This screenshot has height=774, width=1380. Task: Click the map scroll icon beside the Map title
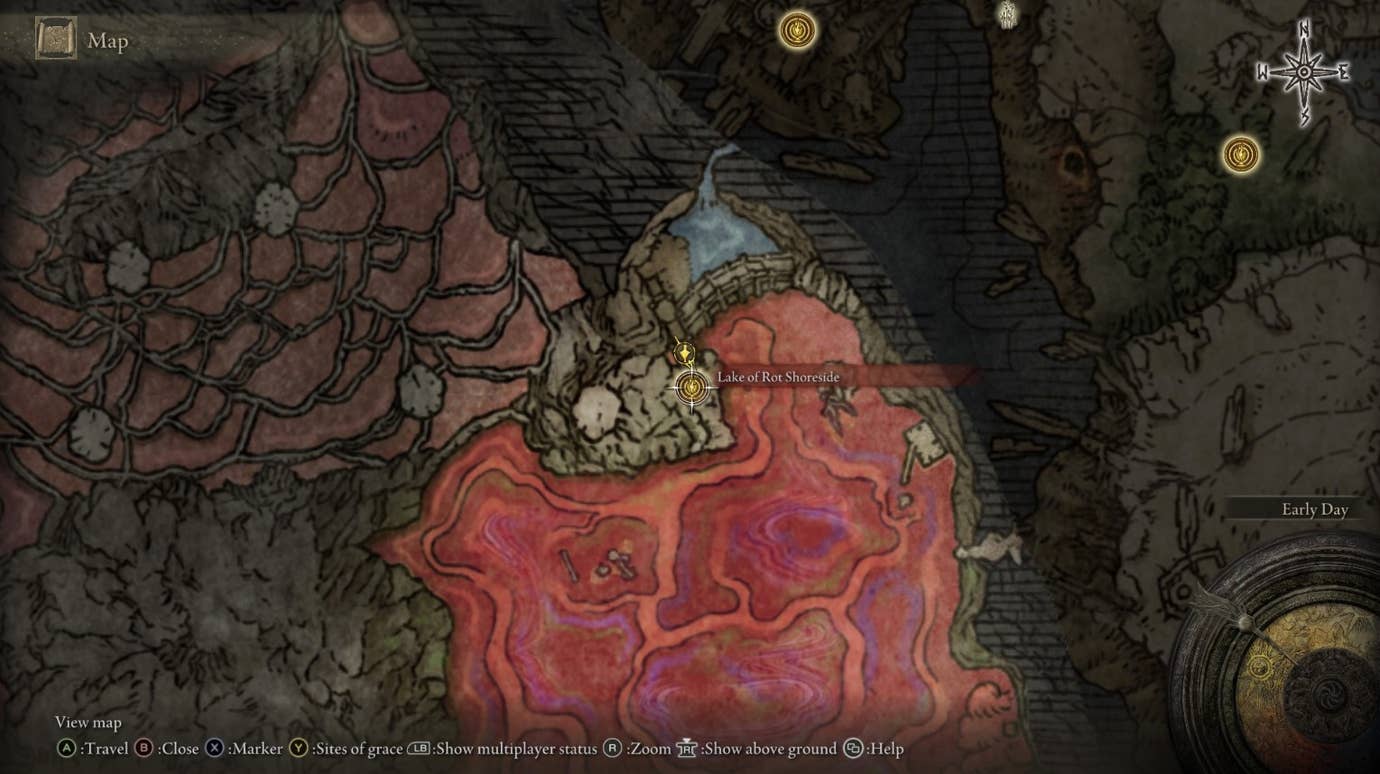coord(55,38)
